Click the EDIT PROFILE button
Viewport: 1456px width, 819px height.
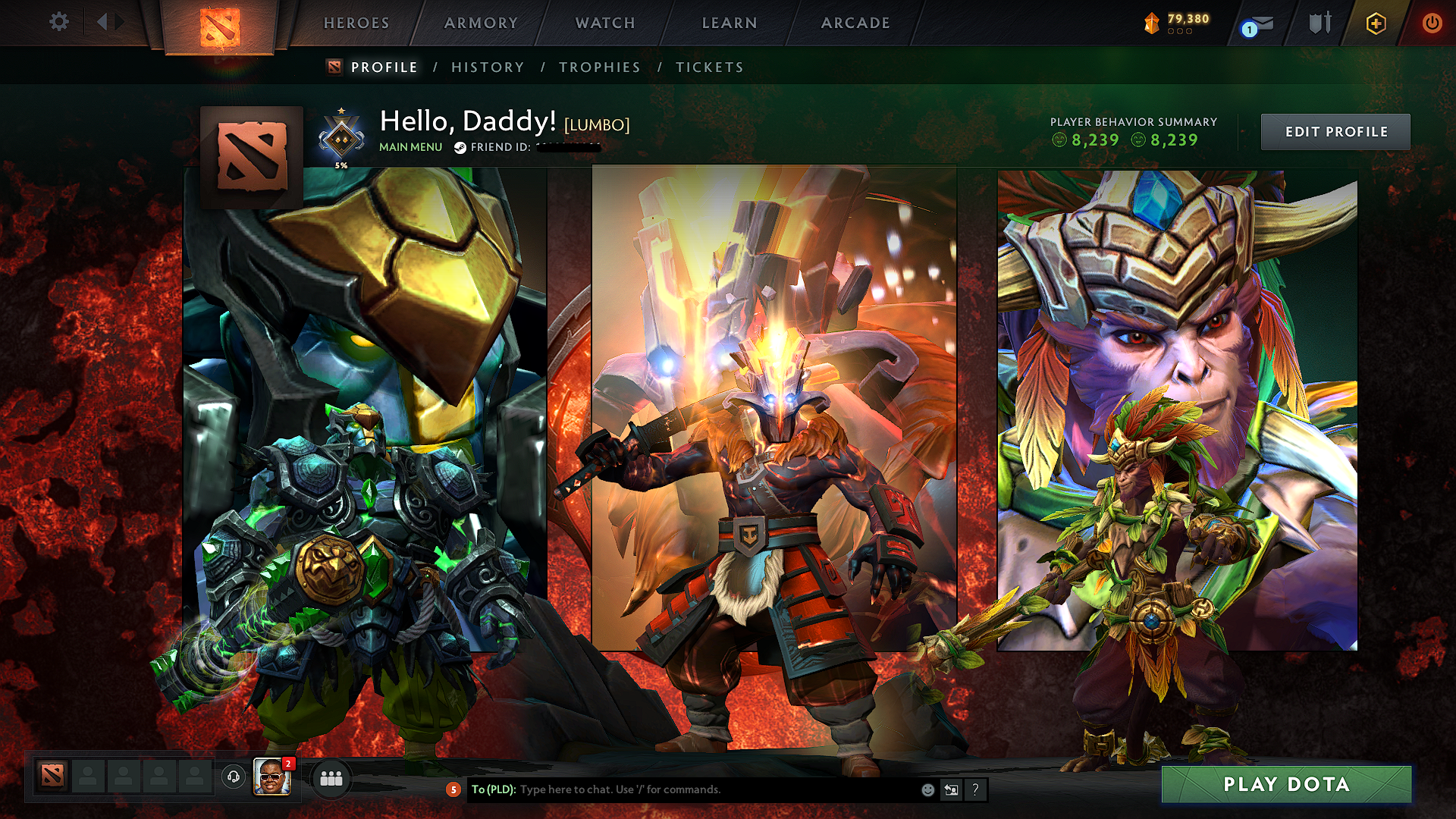pos(1335,131)
